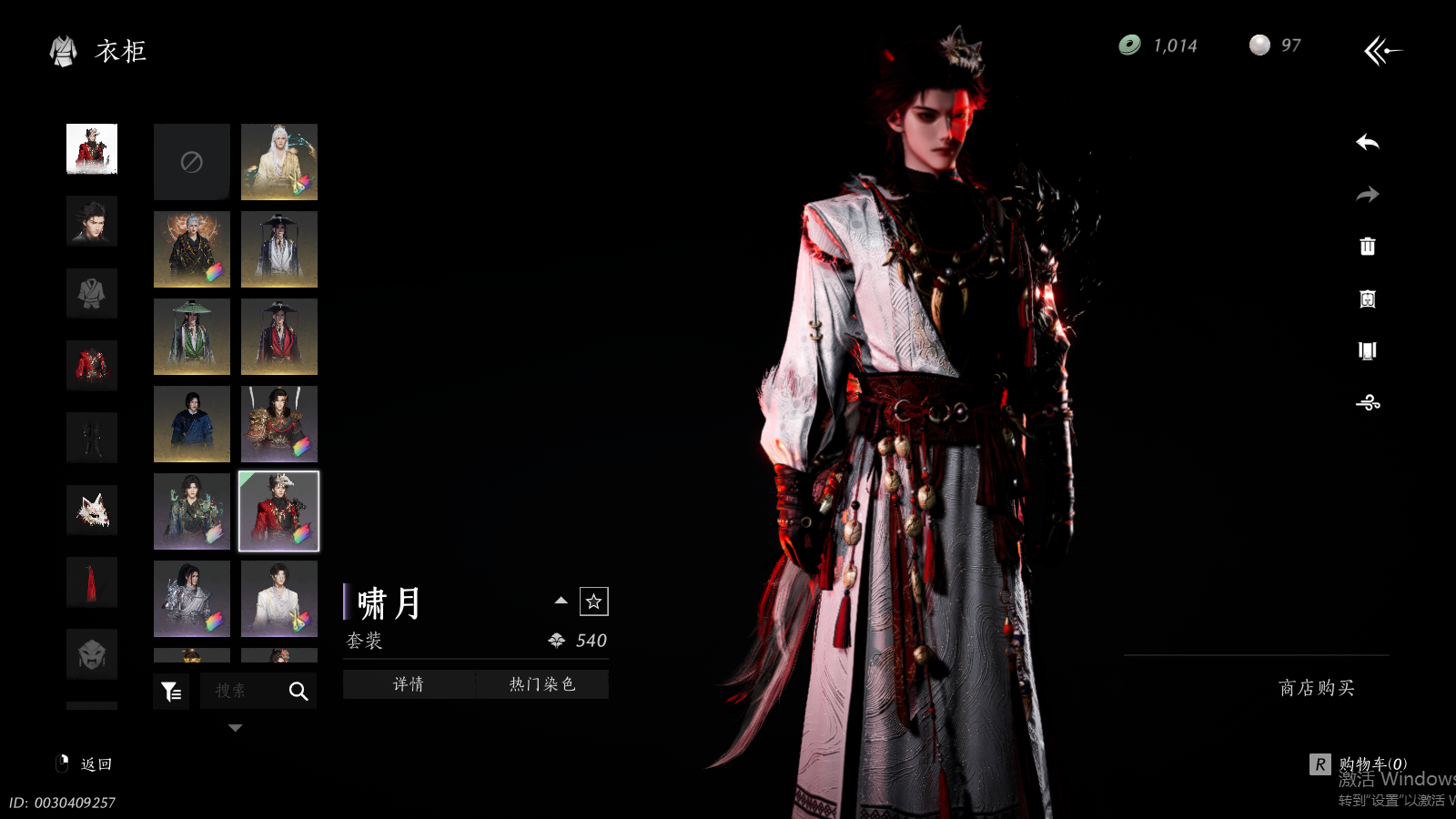1456x819 pixels.
Task: Choose the white robe outfit thumbnail
Action: coord(279,599)
